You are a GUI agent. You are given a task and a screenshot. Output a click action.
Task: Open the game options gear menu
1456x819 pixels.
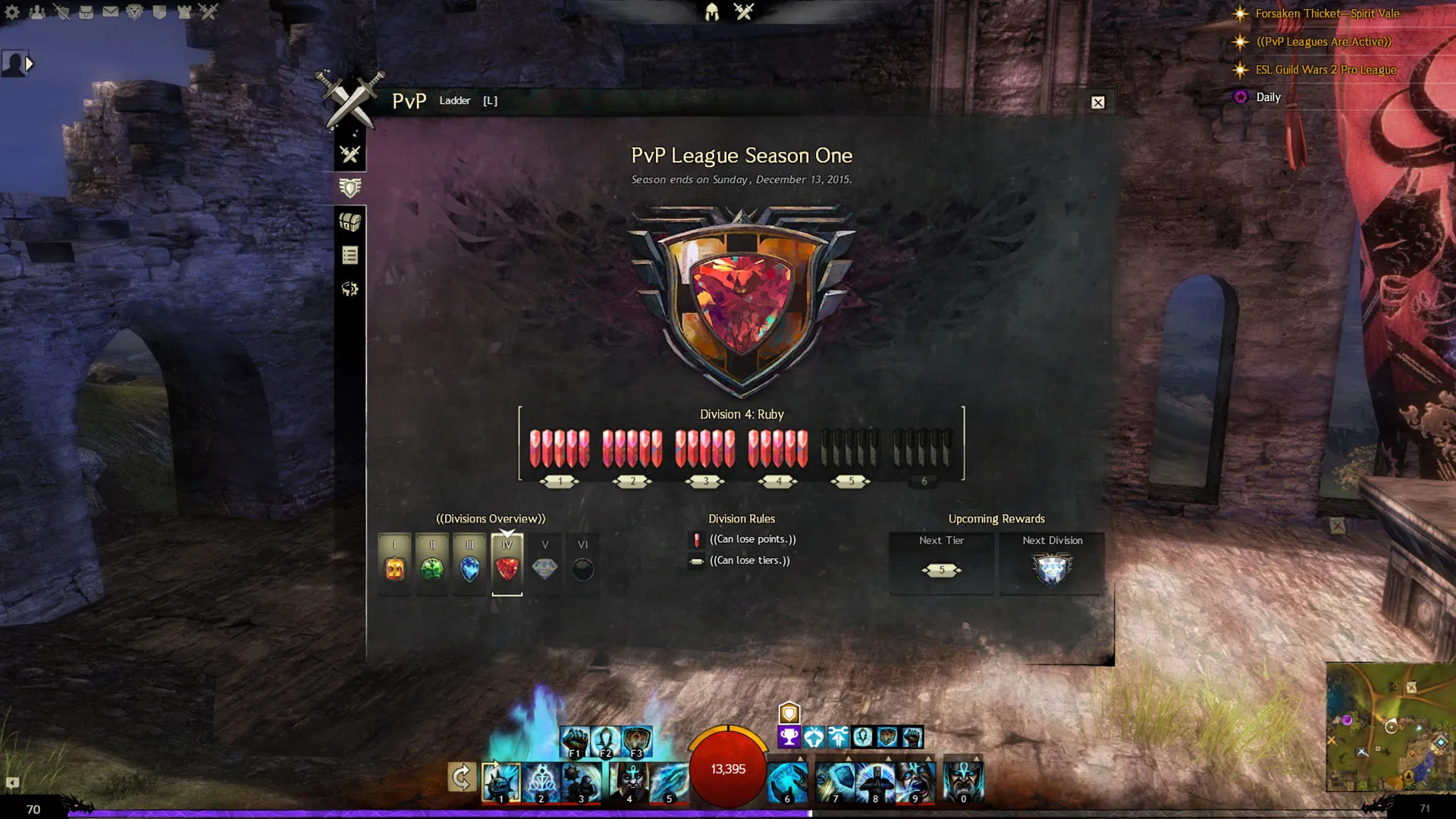(x=11, y=11)
